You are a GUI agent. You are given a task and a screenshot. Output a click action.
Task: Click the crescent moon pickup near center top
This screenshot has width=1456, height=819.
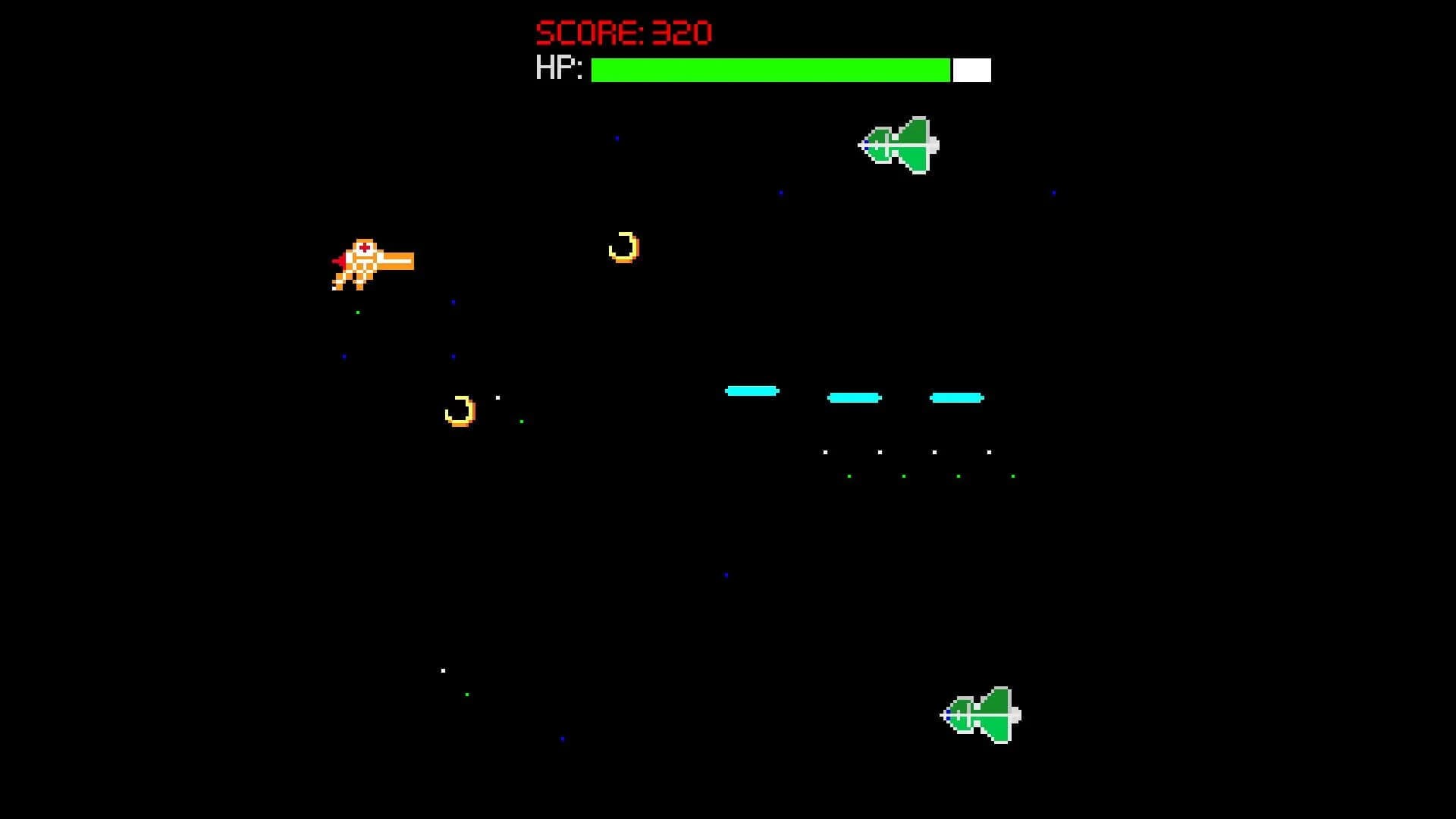pos(623,246)
